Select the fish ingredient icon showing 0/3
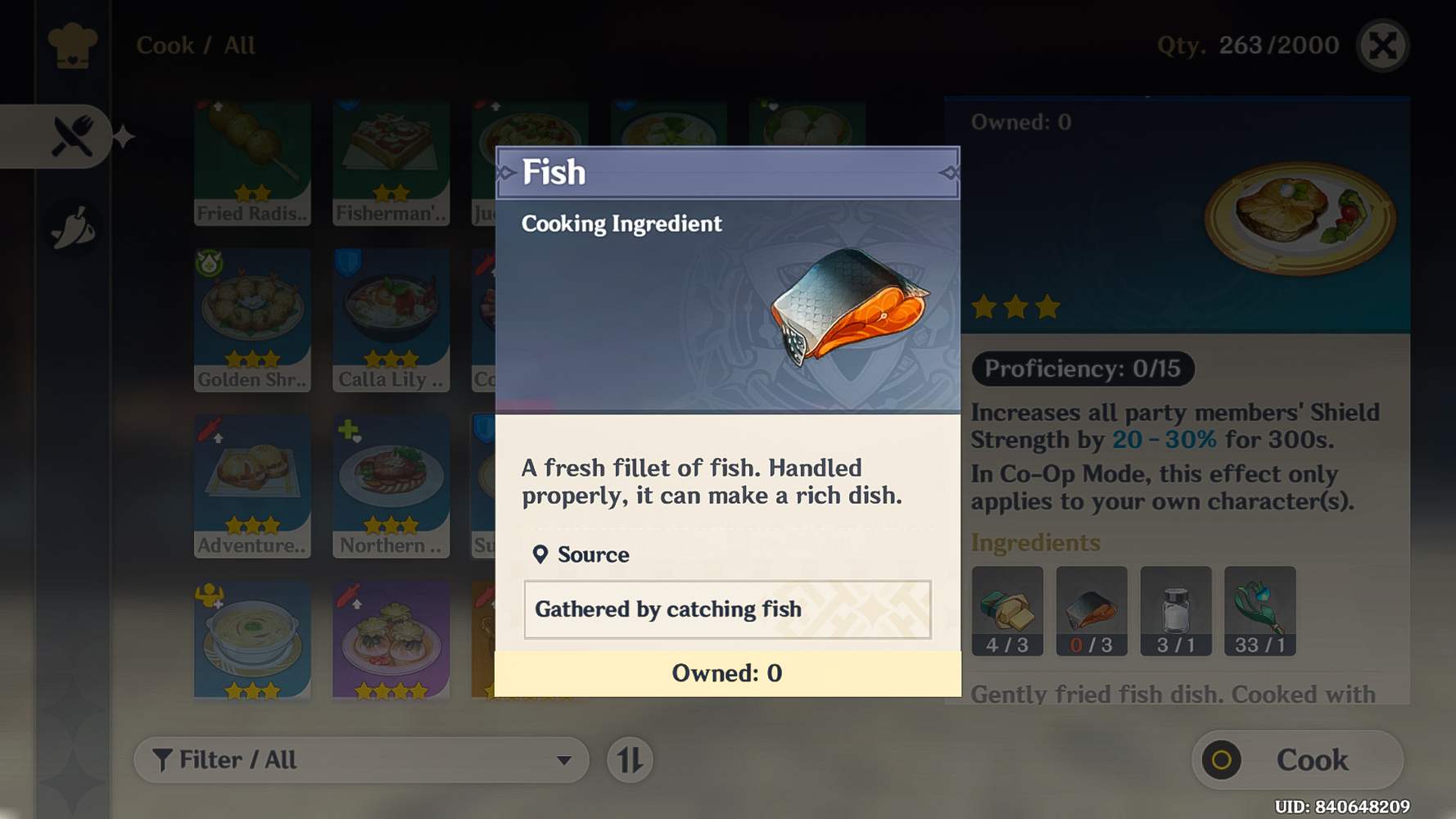This screenshot has height=819, width=1456. click(1092, 611)
